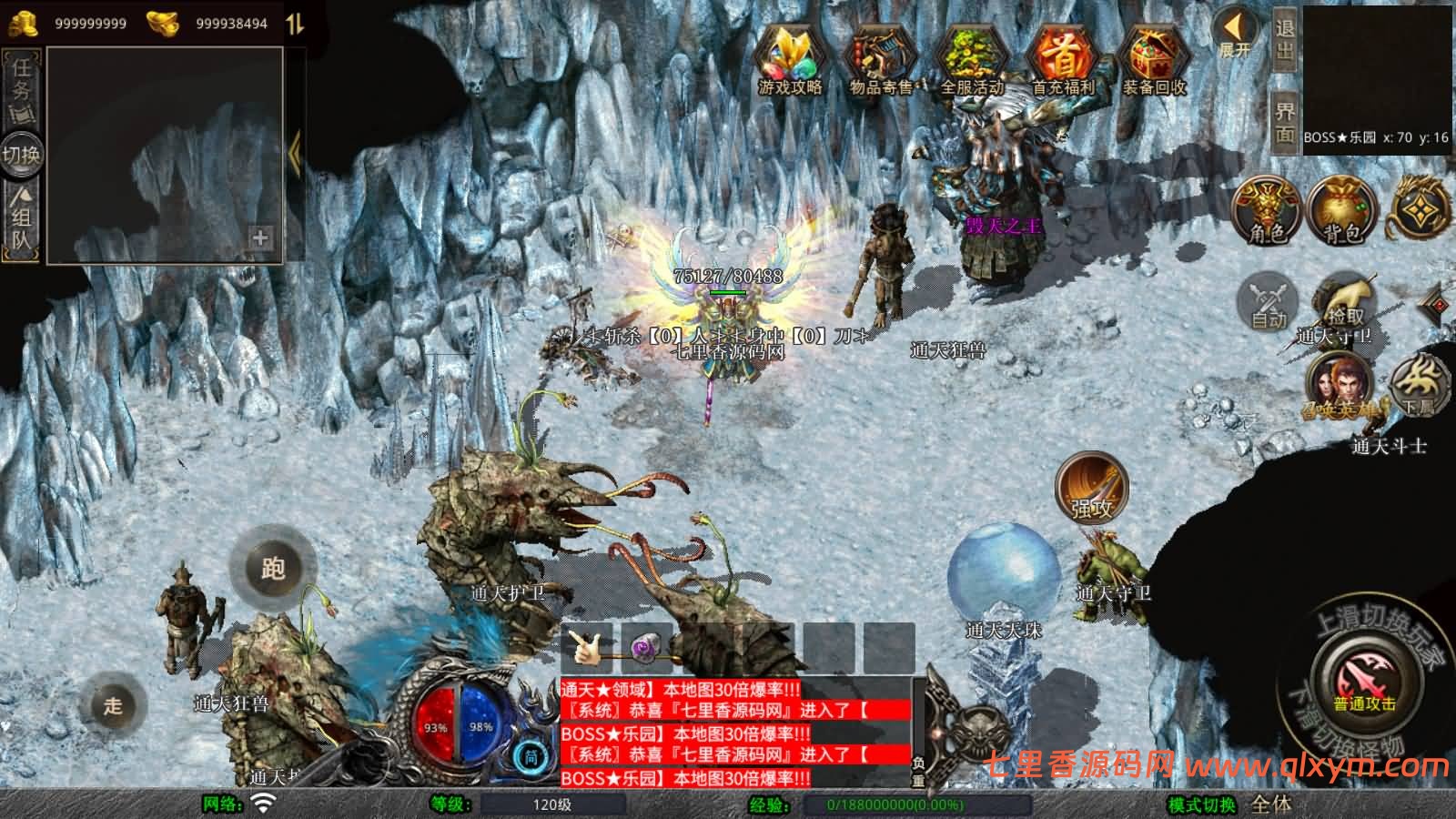Open the 物品寄售 consignment shop
1456x819 pixels.
(880, 59)
